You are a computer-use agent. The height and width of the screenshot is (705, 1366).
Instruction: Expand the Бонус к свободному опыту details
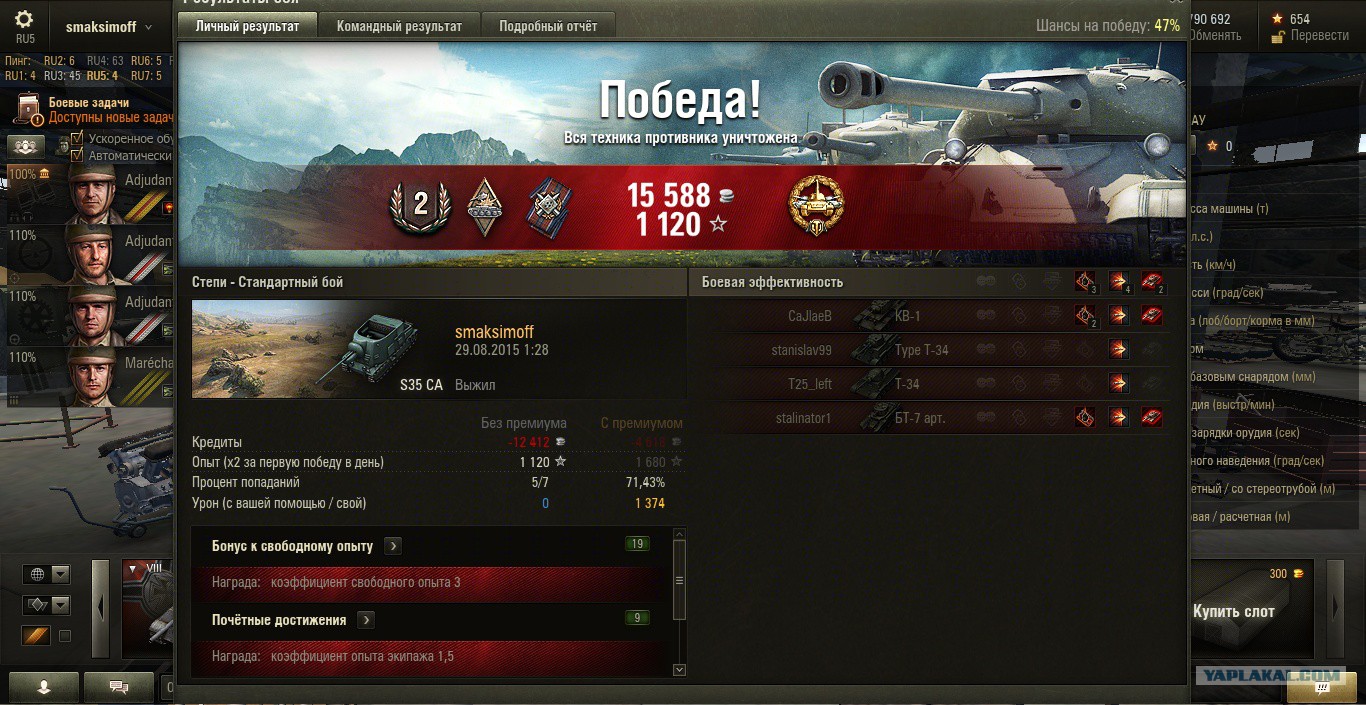393,546
